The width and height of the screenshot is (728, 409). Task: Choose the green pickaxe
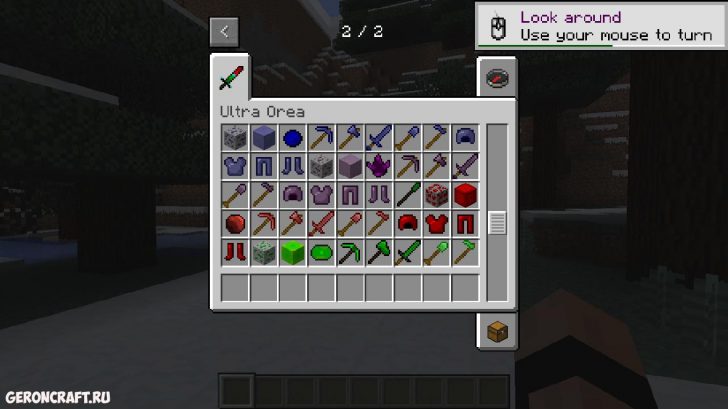[350, 253]
